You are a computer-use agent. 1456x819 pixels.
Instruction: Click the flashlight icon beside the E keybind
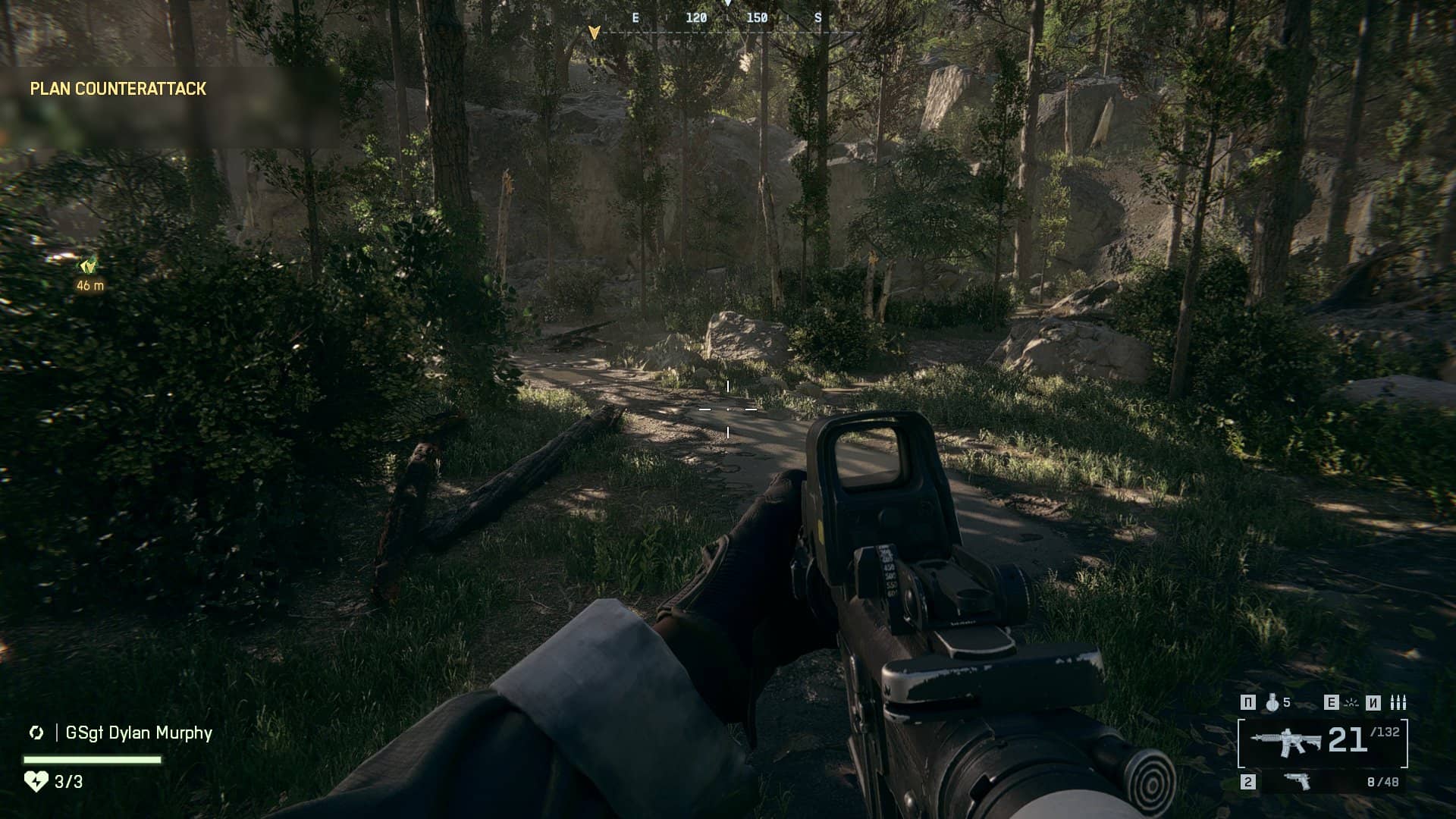(1351, 704)
